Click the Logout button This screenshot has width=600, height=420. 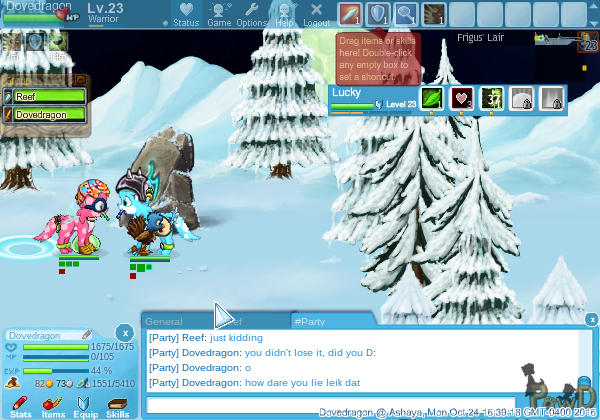(317, 14)
